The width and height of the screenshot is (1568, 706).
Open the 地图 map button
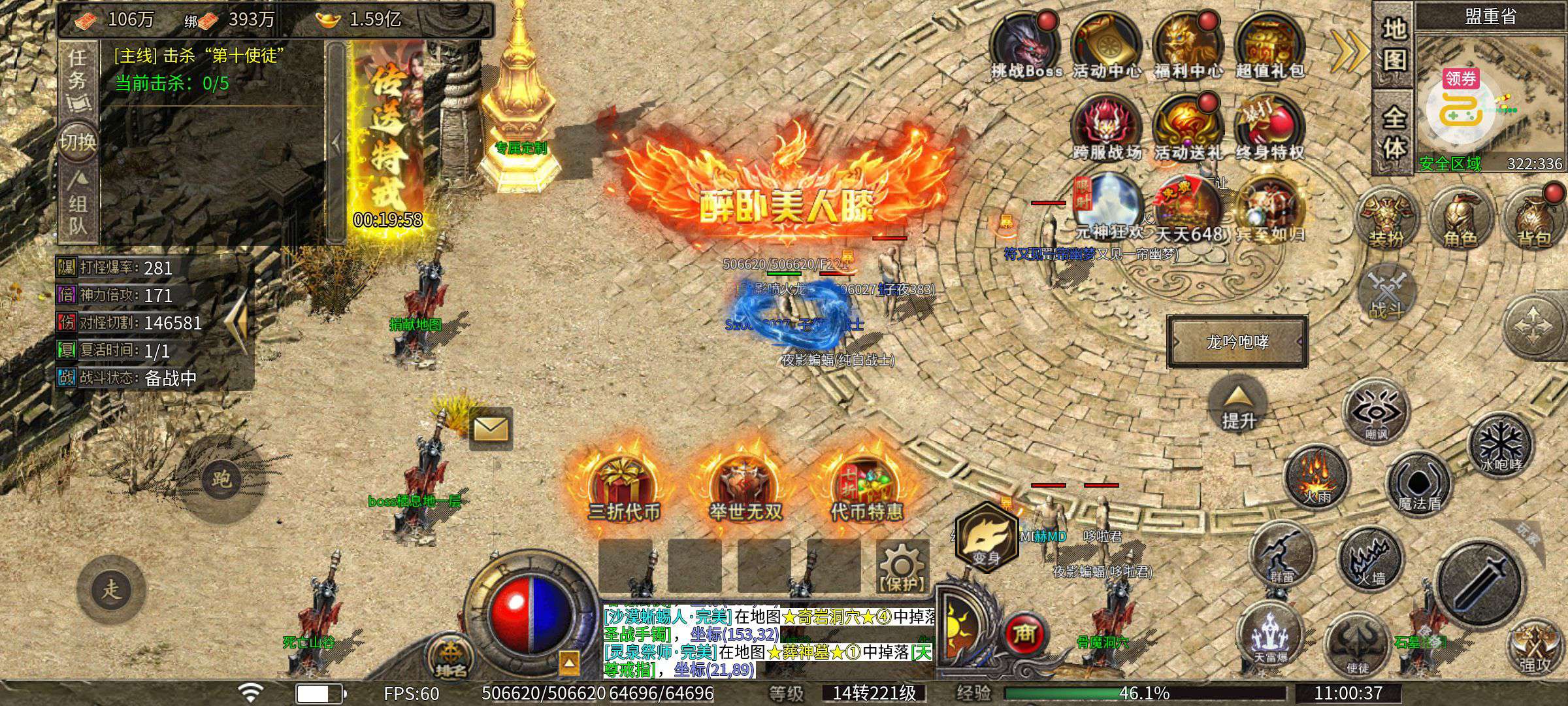pyautogui.click(x=1394, y=44)
